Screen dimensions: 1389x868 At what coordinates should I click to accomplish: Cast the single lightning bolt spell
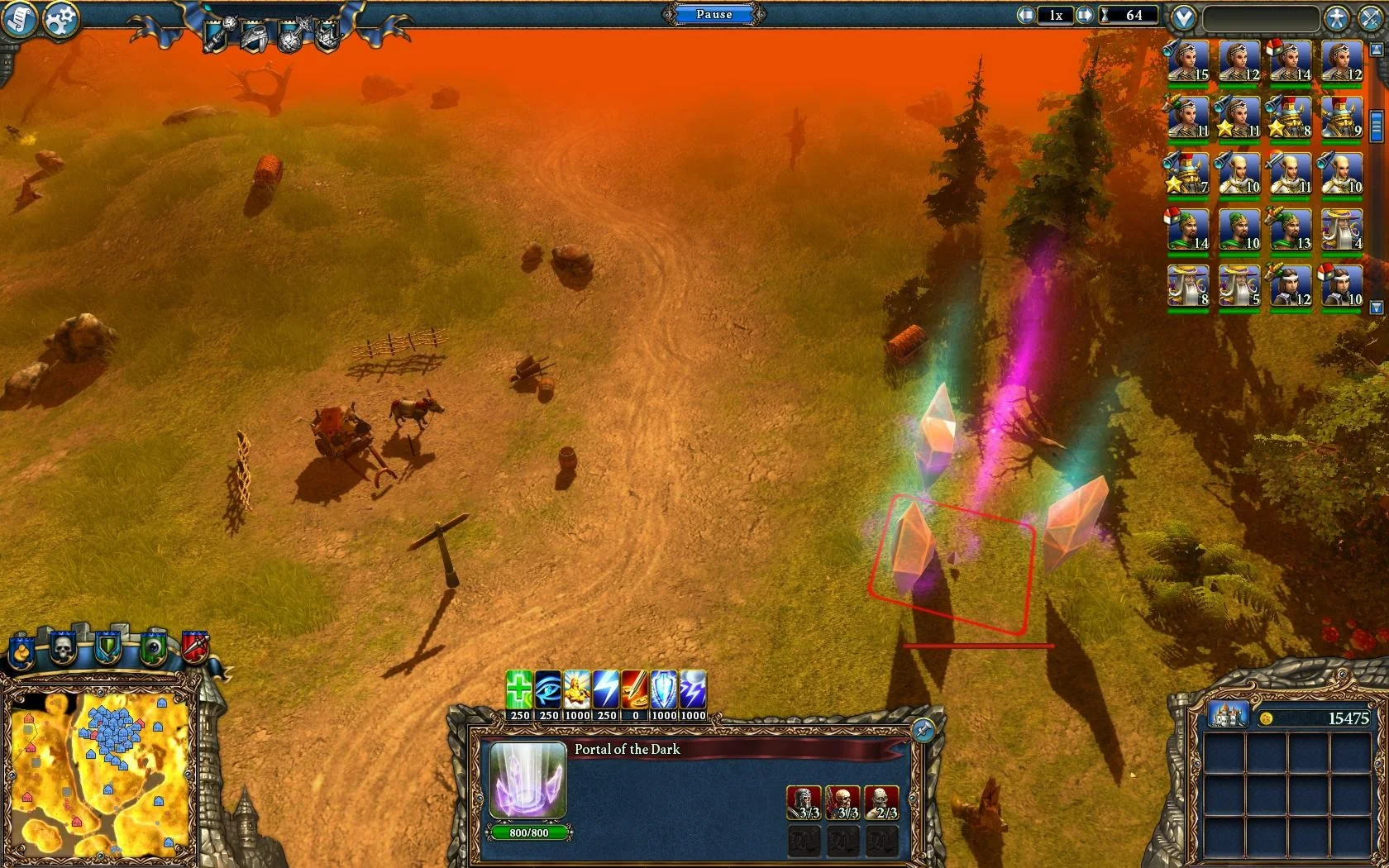(x=606, y=689)
